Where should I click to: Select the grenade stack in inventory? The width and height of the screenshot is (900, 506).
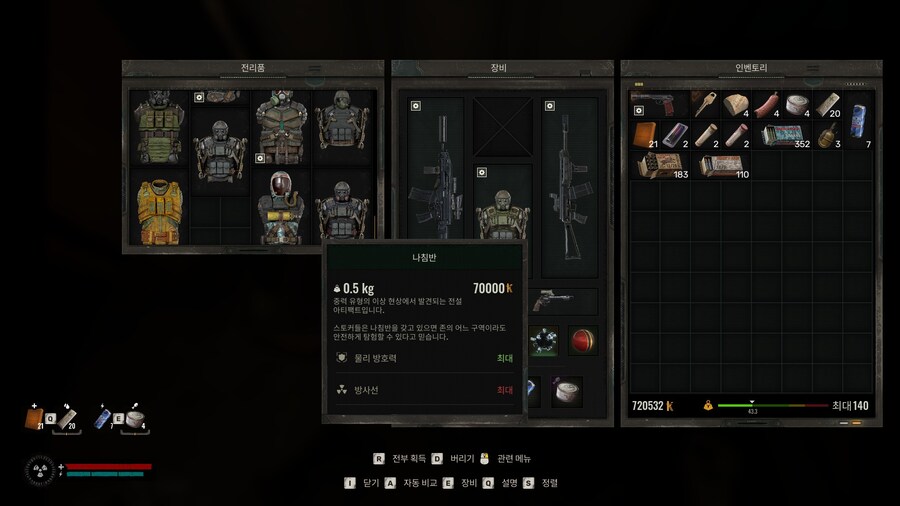pyautogui.click(x=827, y=136)
